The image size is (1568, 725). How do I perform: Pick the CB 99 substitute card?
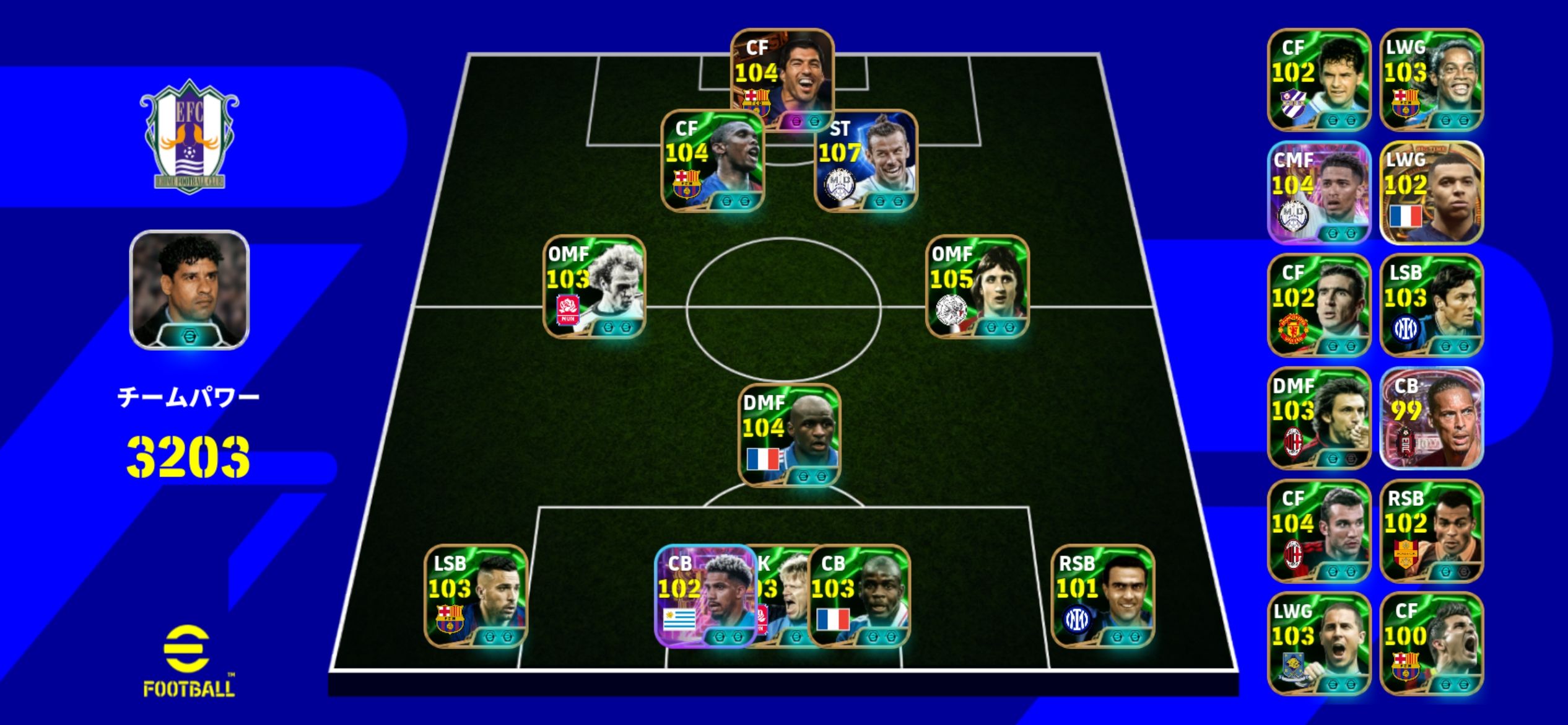[x=1432, y=418]
